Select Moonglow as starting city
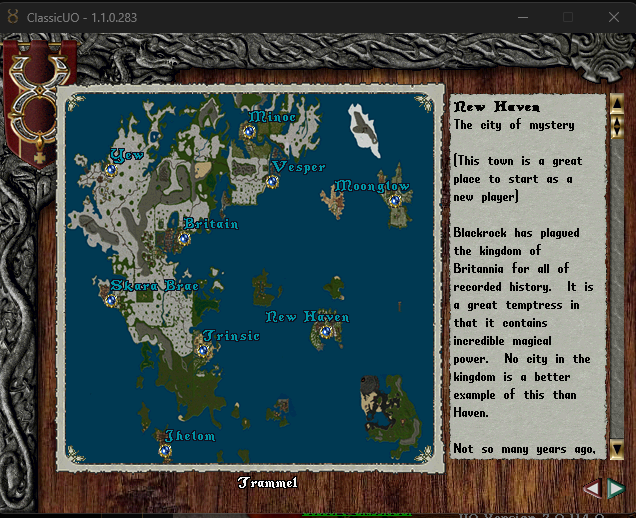The width and height of the screenshot is (636, 518). 394,200
